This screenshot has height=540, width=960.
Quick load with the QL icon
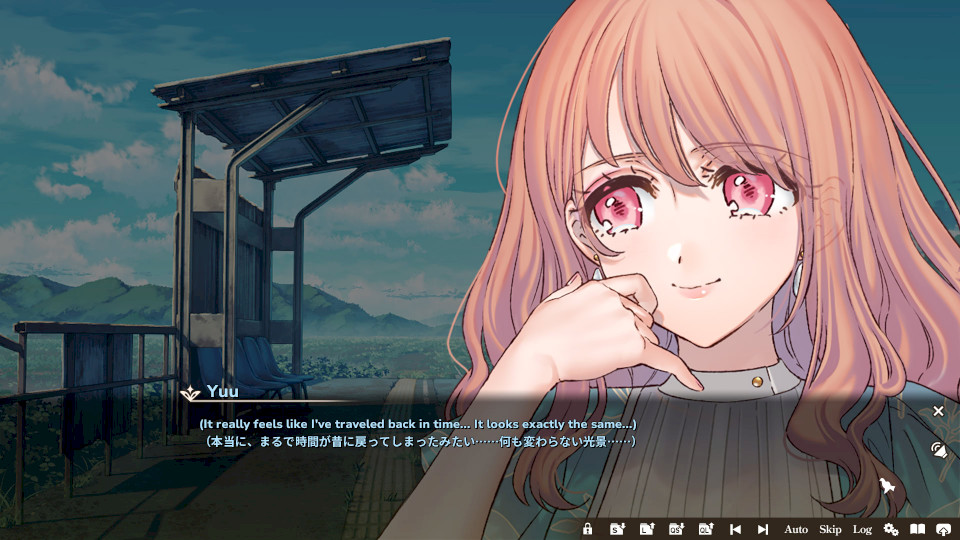pos(706,529)
